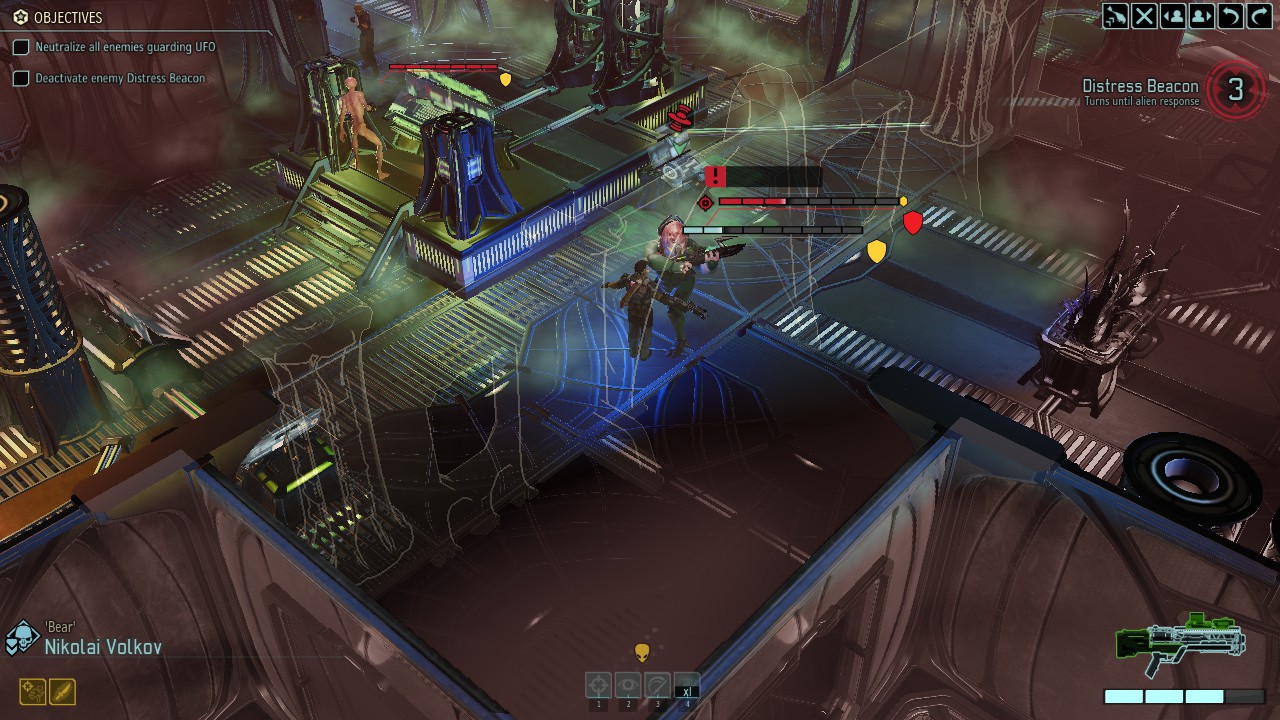Rotate camera right with curved arrow
This screenshot has height=720, width=1280.
tap(1258, 15)
